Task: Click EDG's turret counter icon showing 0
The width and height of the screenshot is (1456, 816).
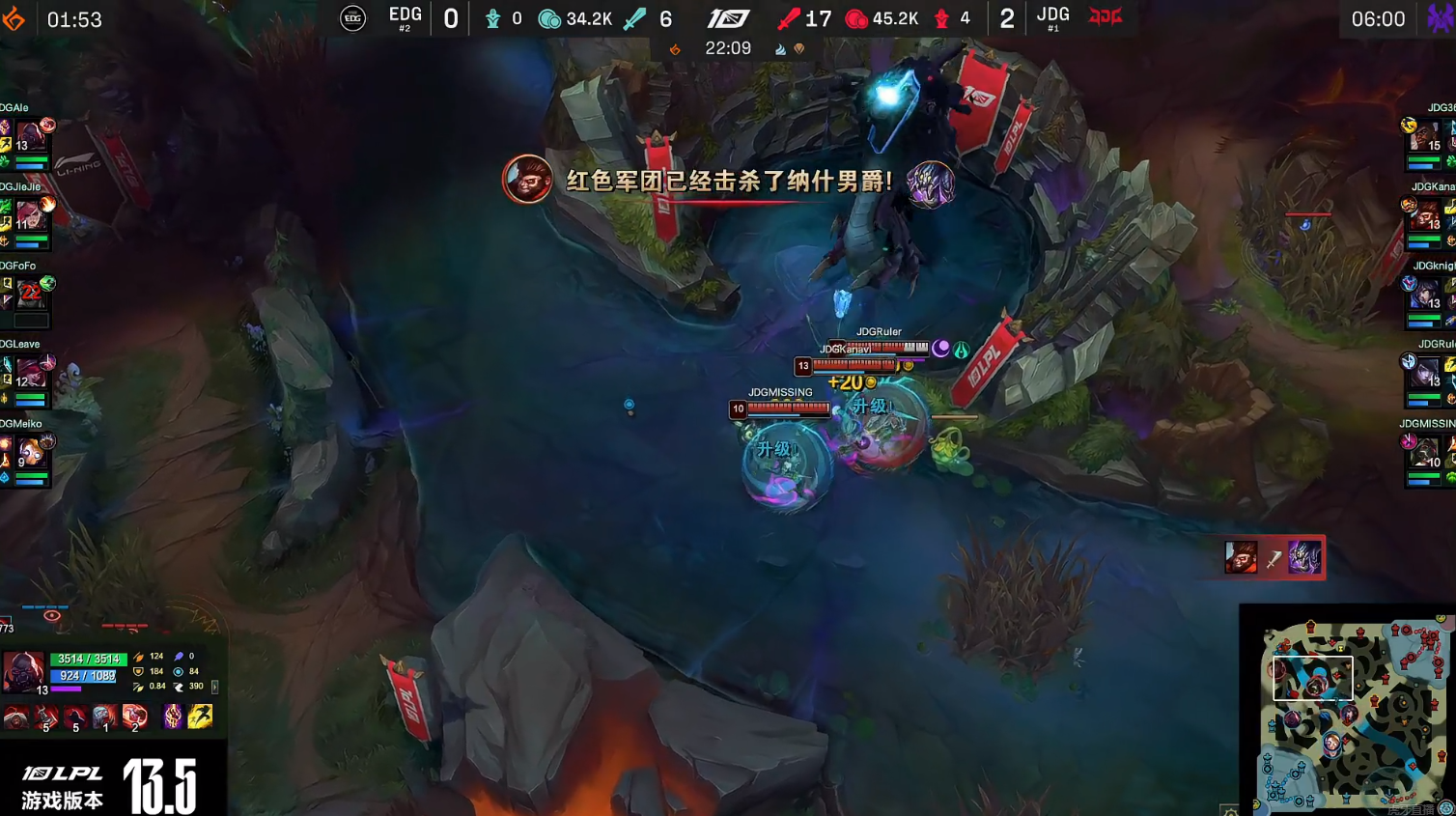Action: 494,17
